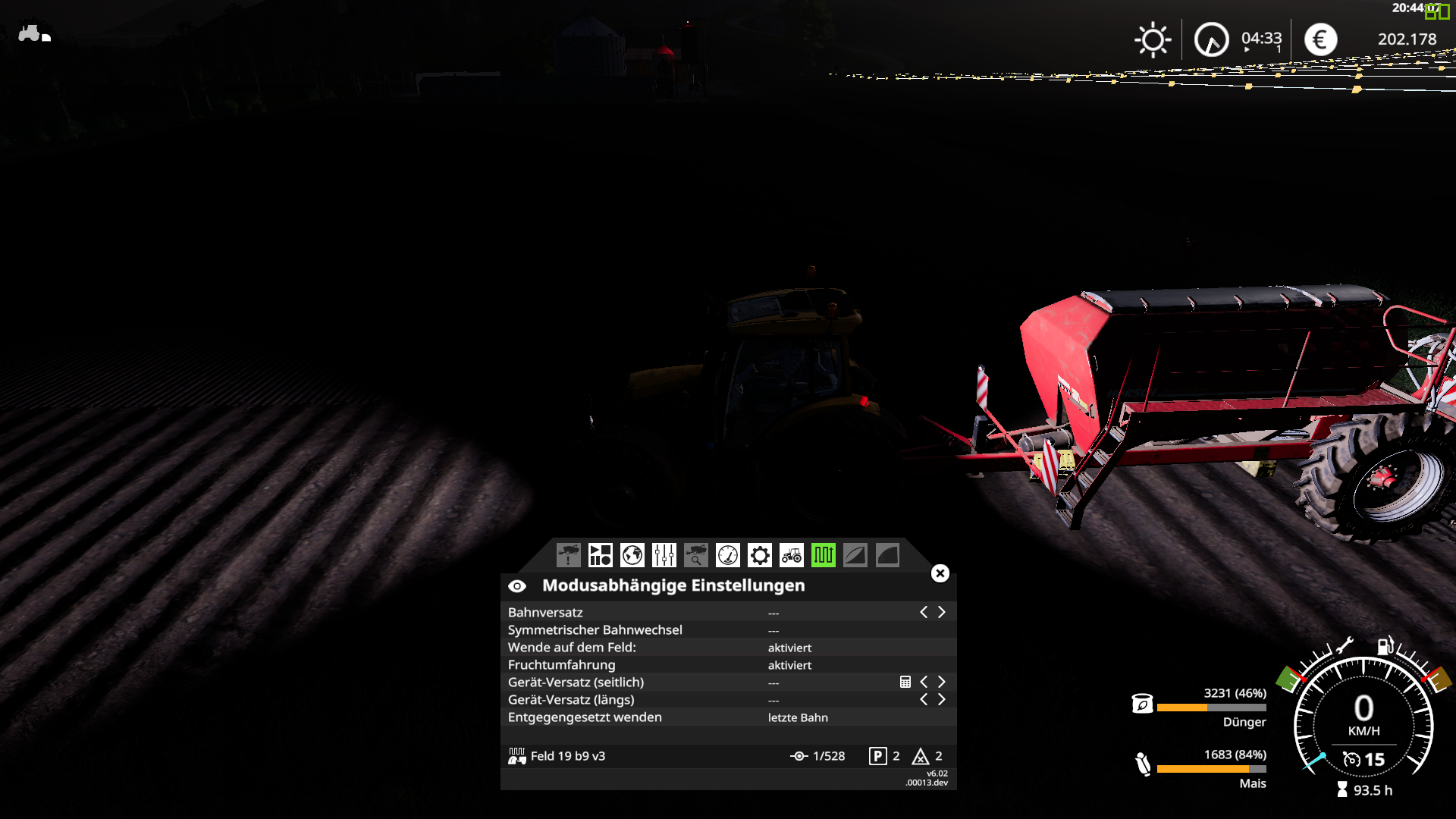Open the crescent-shaped tab at the toolbar's right end
1456x819 pixels.
887,556
